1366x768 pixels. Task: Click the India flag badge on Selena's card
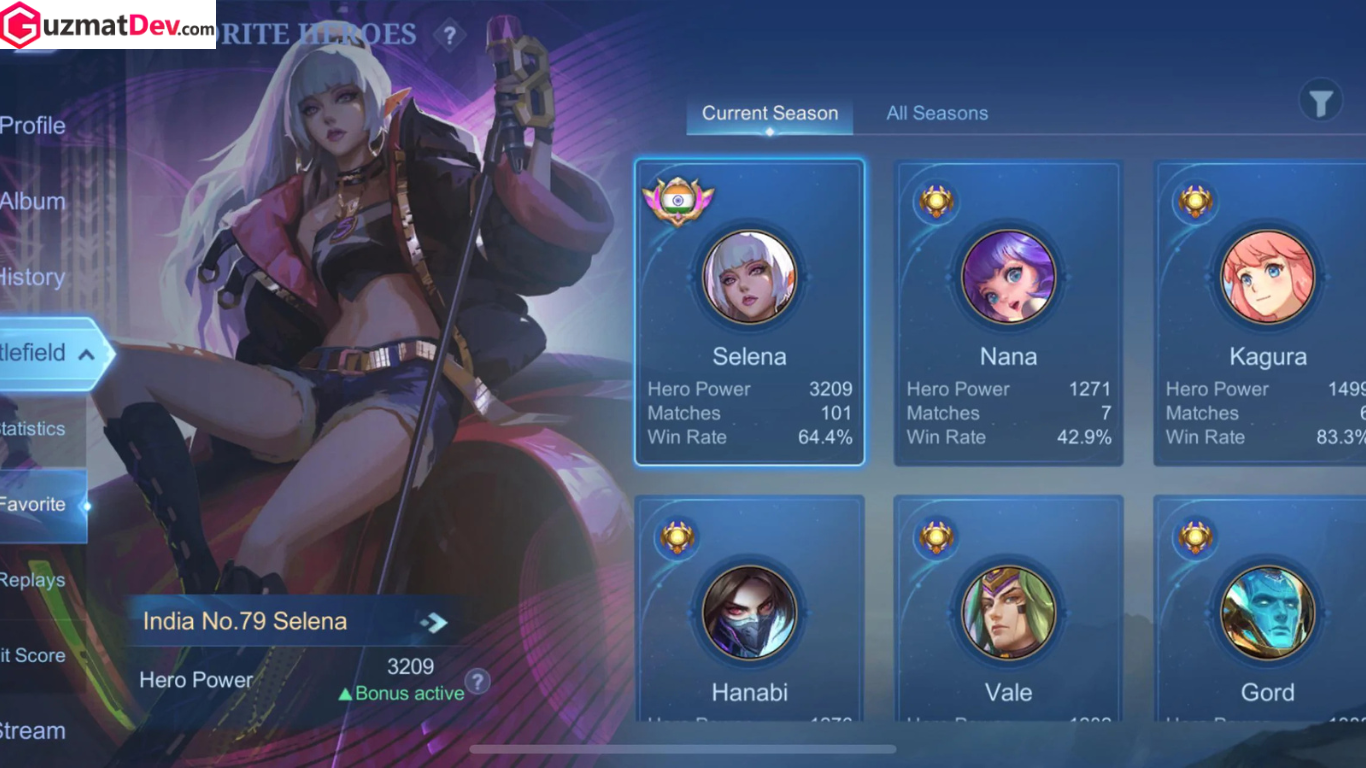coord(679,200)
